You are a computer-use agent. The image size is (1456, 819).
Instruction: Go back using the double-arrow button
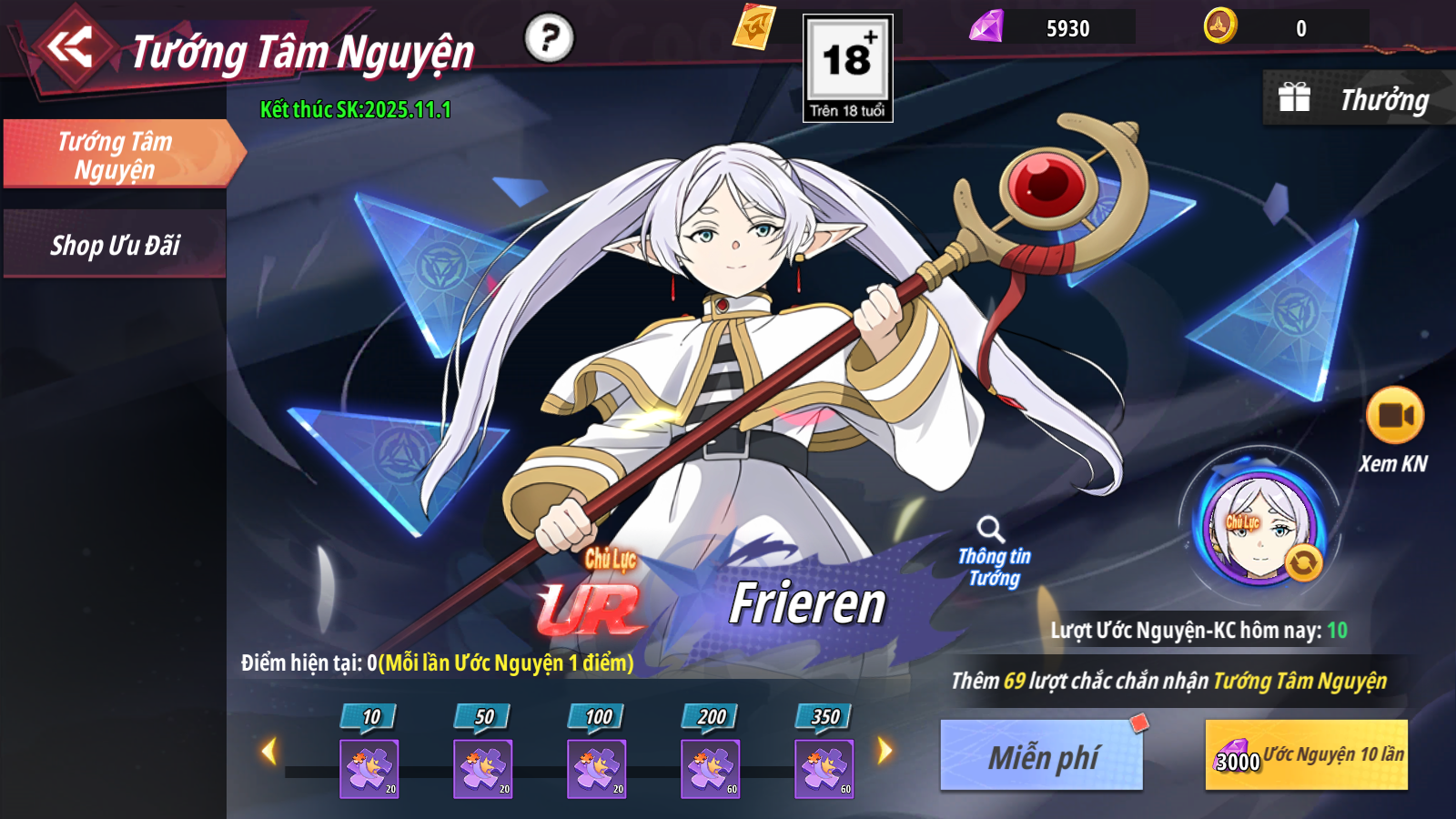71,47
